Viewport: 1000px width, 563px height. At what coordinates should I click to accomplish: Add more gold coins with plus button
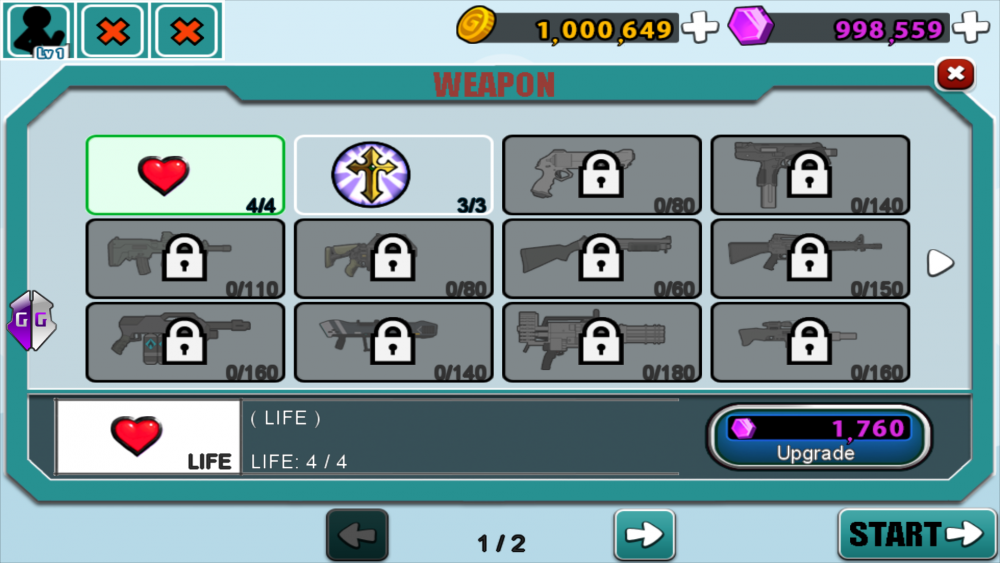(700, 27)
